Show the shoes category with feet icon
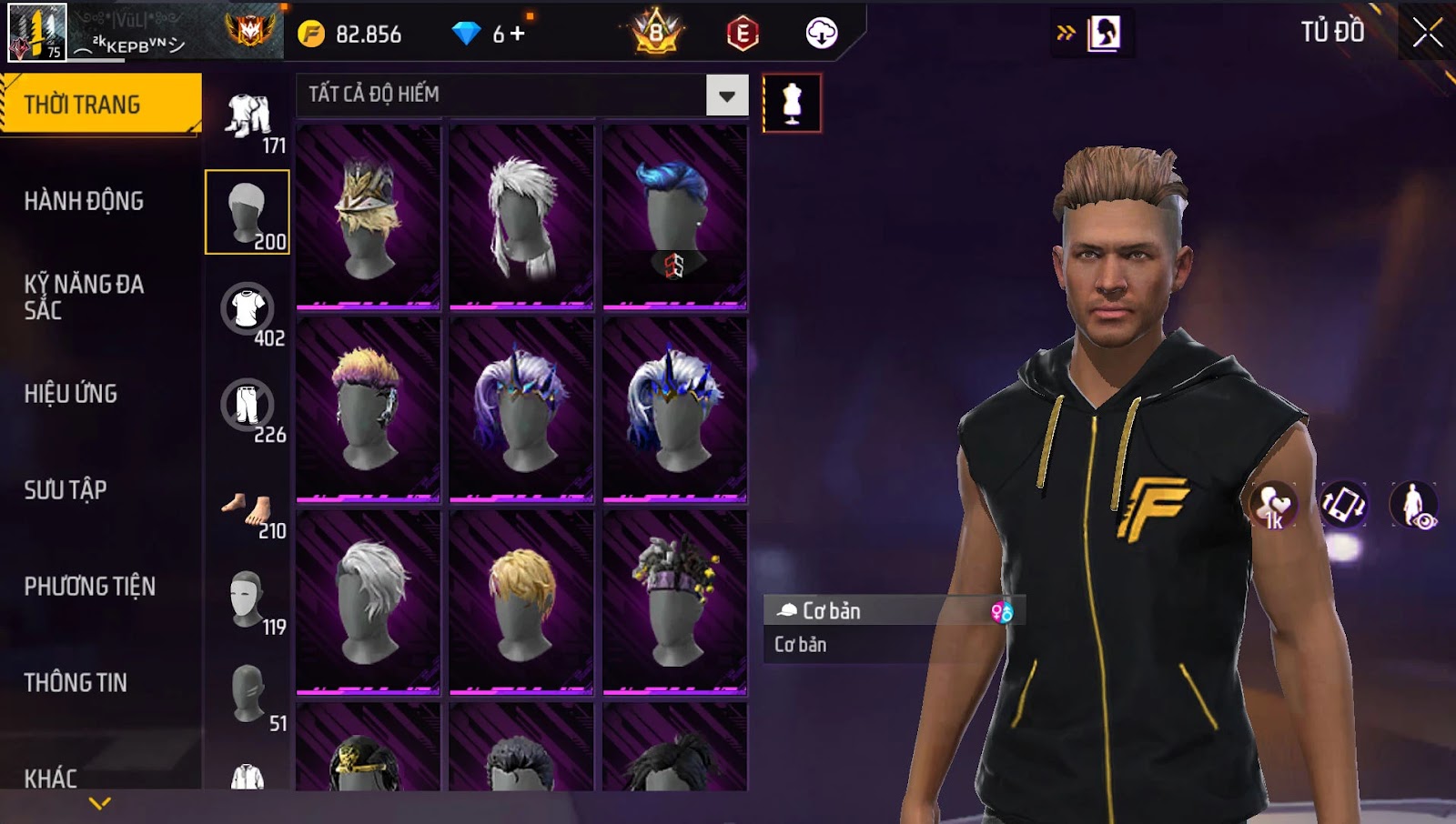1456x824 pixels. point(248,507)
